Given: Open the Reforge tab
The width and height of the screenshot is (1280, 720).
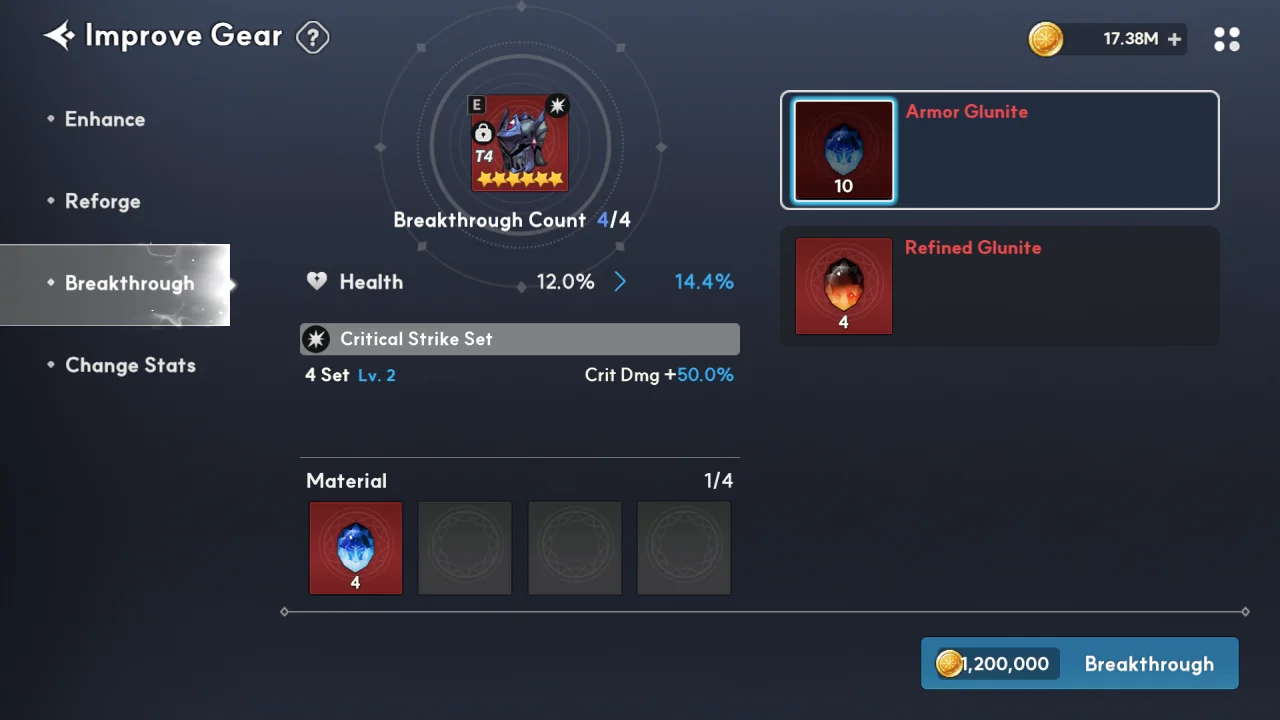Looking at the screenshot, I should [x=102, y=201].
